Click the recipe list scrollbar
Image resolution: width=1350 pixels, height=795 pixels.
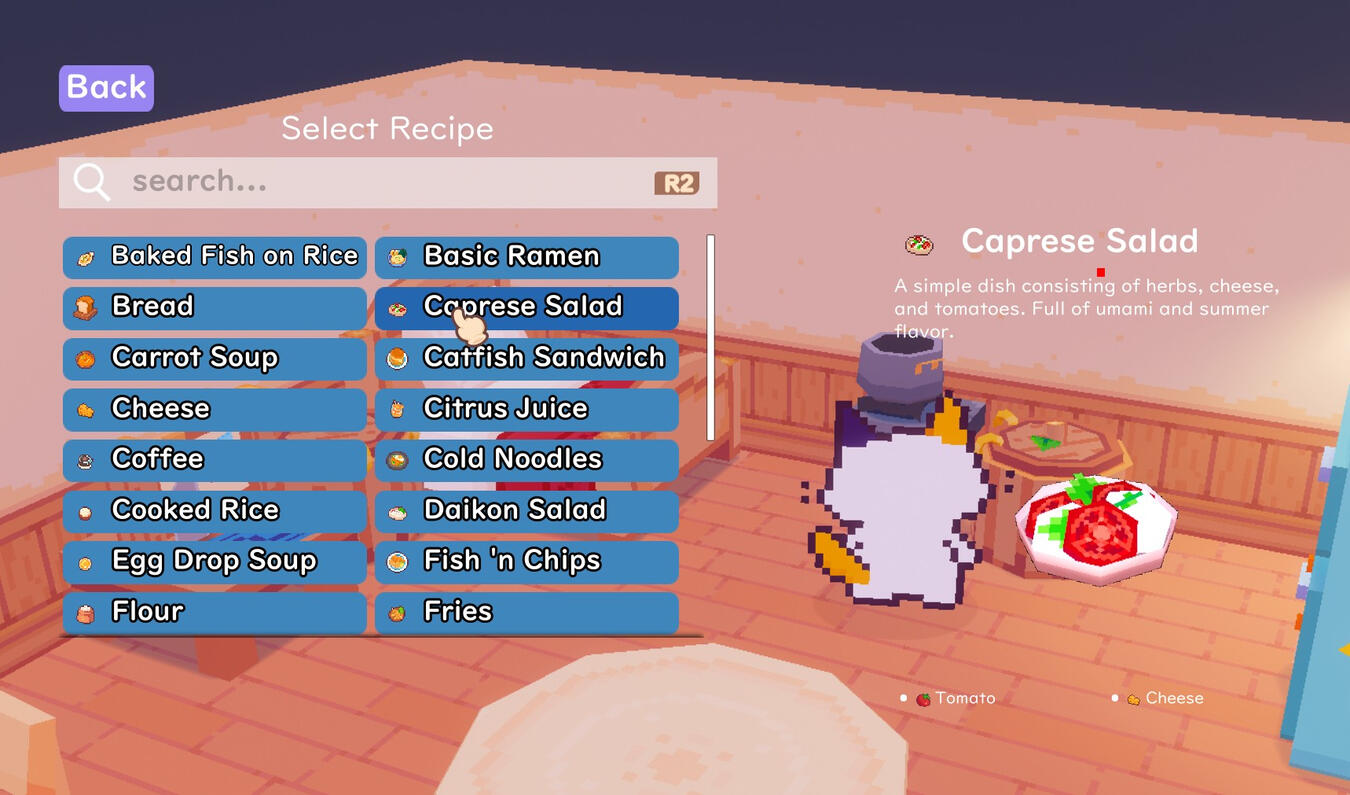tap(707, 335)
